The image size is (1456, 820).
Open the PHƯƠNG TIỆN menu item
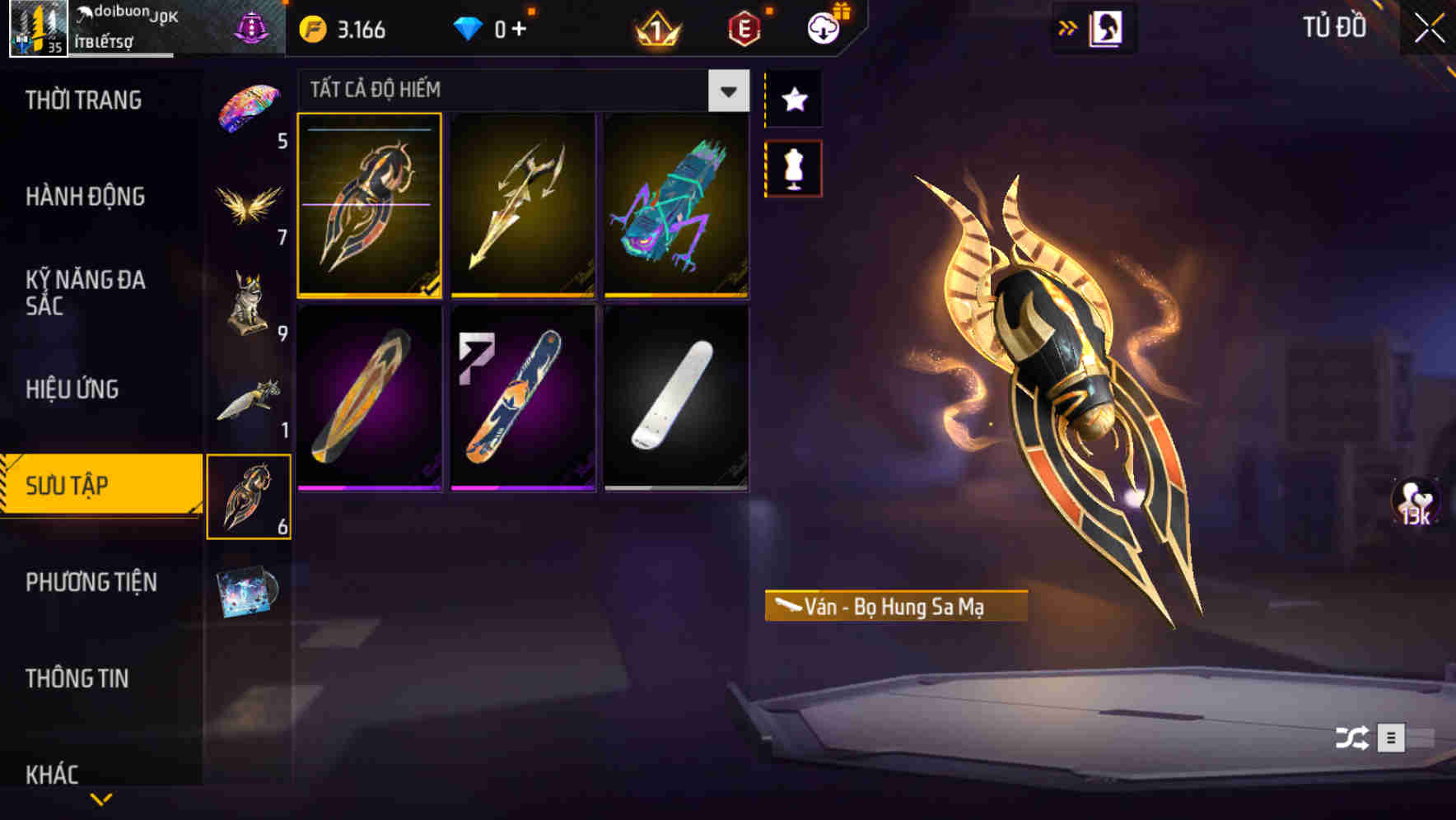click(91, 582)
